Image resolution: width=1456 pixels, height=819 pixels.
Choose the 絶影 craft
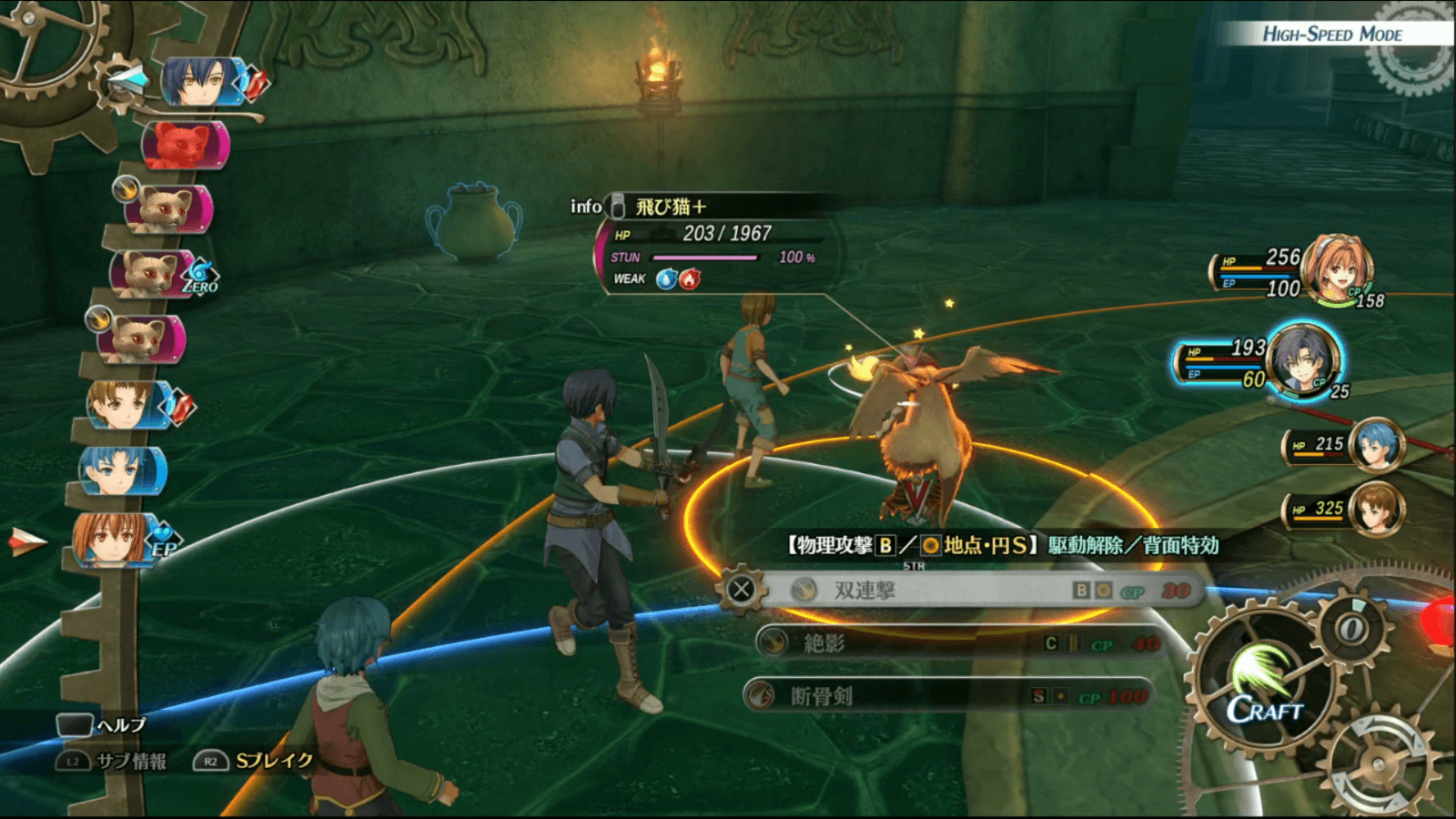coord(955,643)
